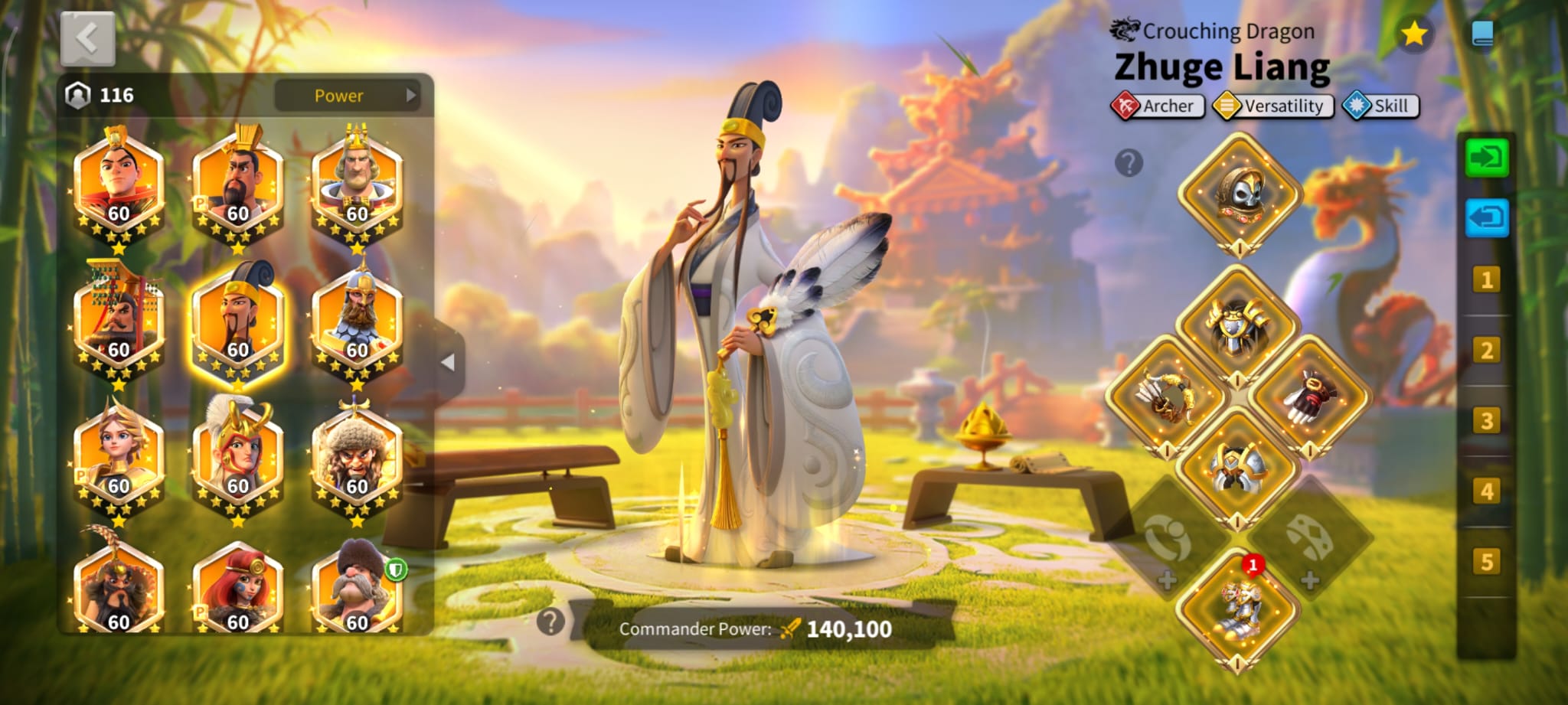Go back using the arrow button

point(87,38)
